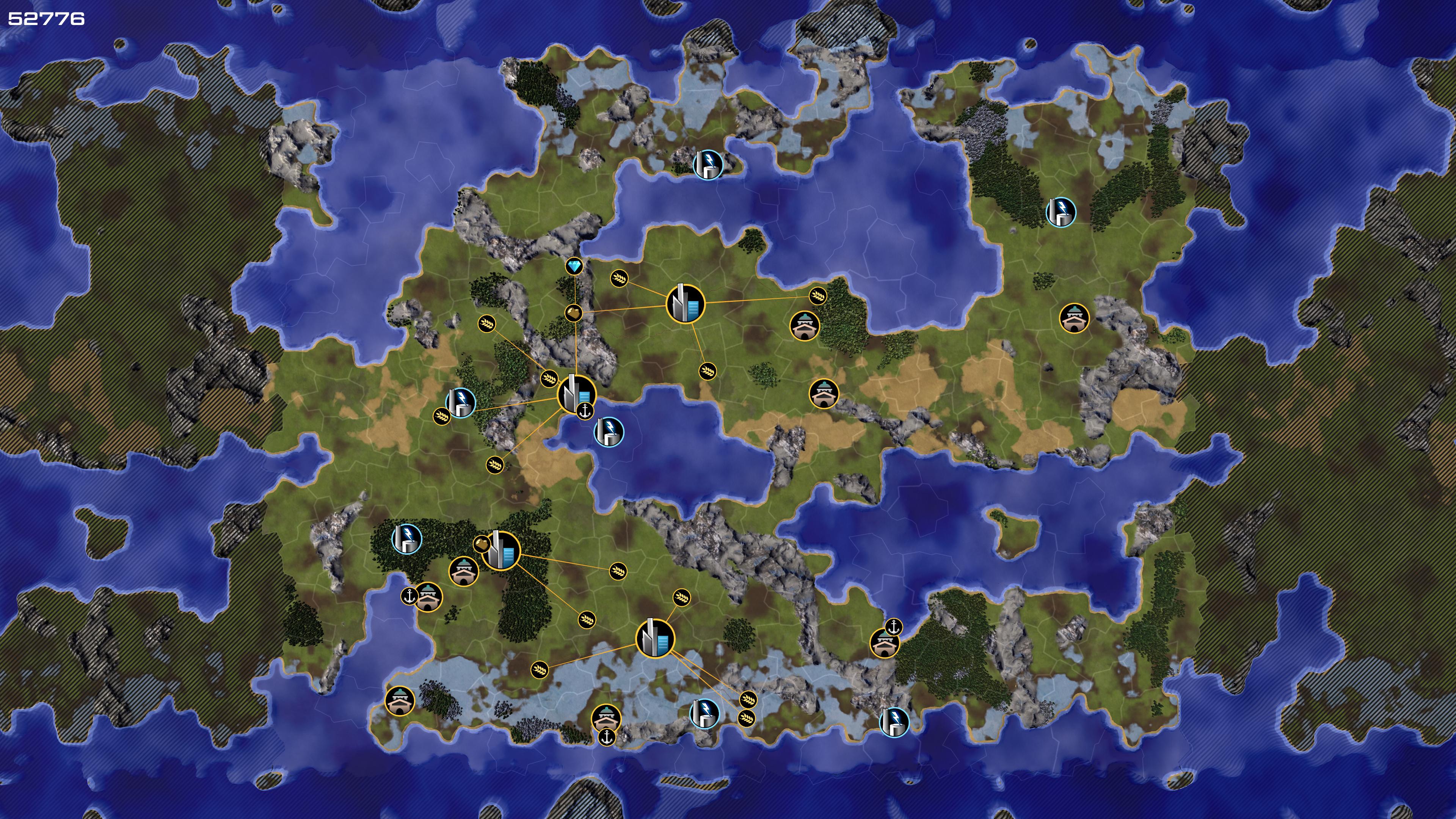Choose the gold nugget marker below the diamond
1456x819 pixels.
point(573,312)
